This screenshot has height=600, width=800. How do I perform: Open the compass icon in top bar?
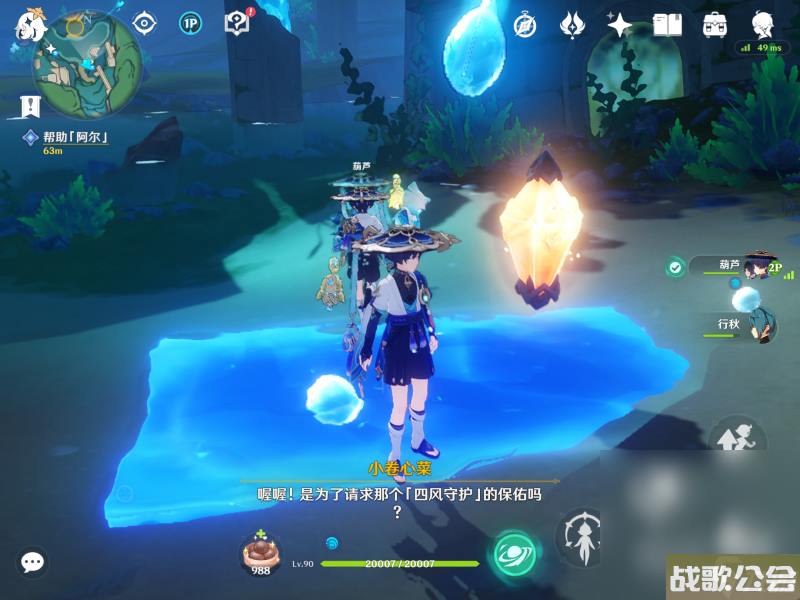point(525,25)
